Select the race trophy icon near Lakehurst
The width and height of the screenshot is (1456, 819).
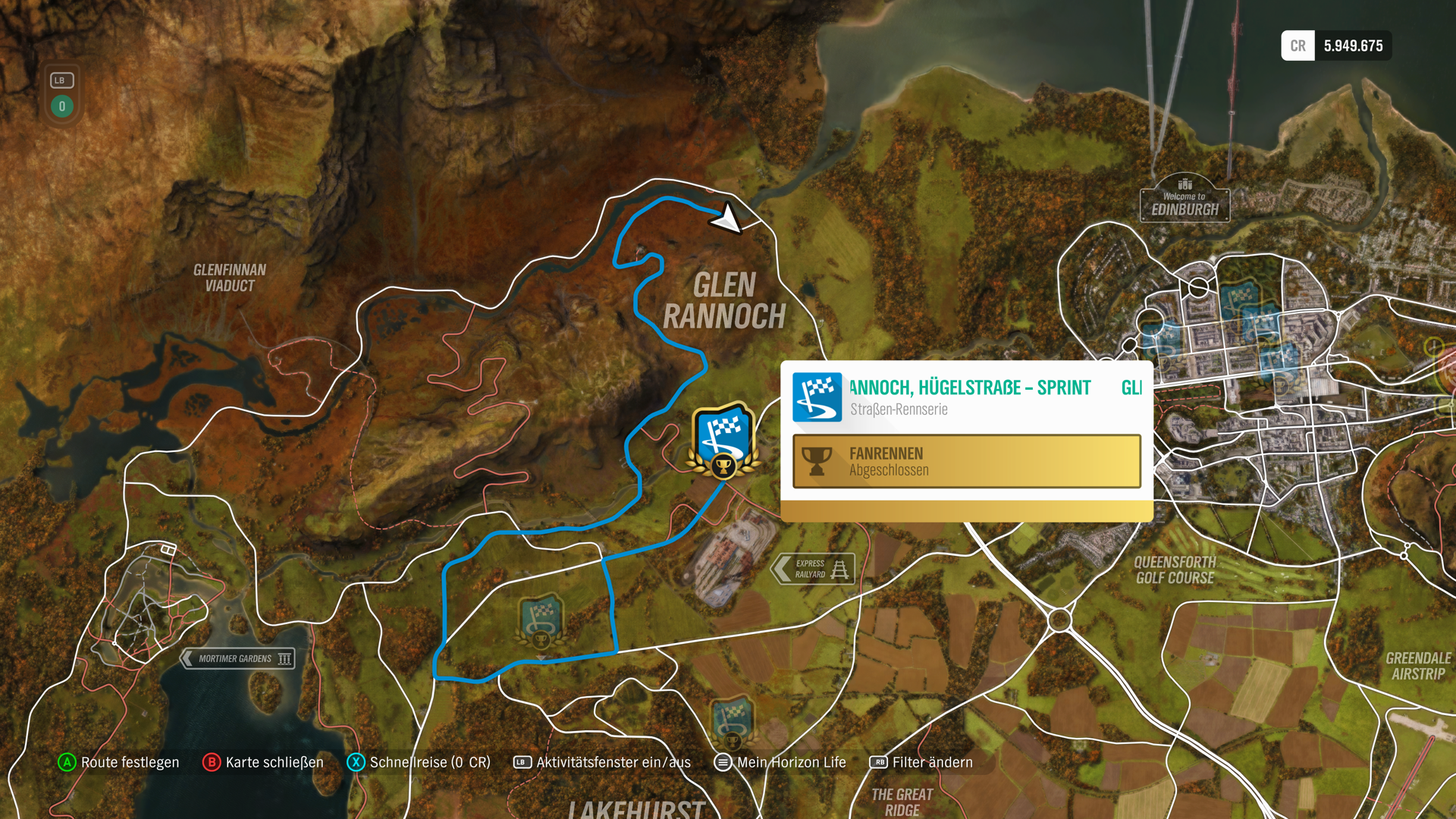pos(734,722)
